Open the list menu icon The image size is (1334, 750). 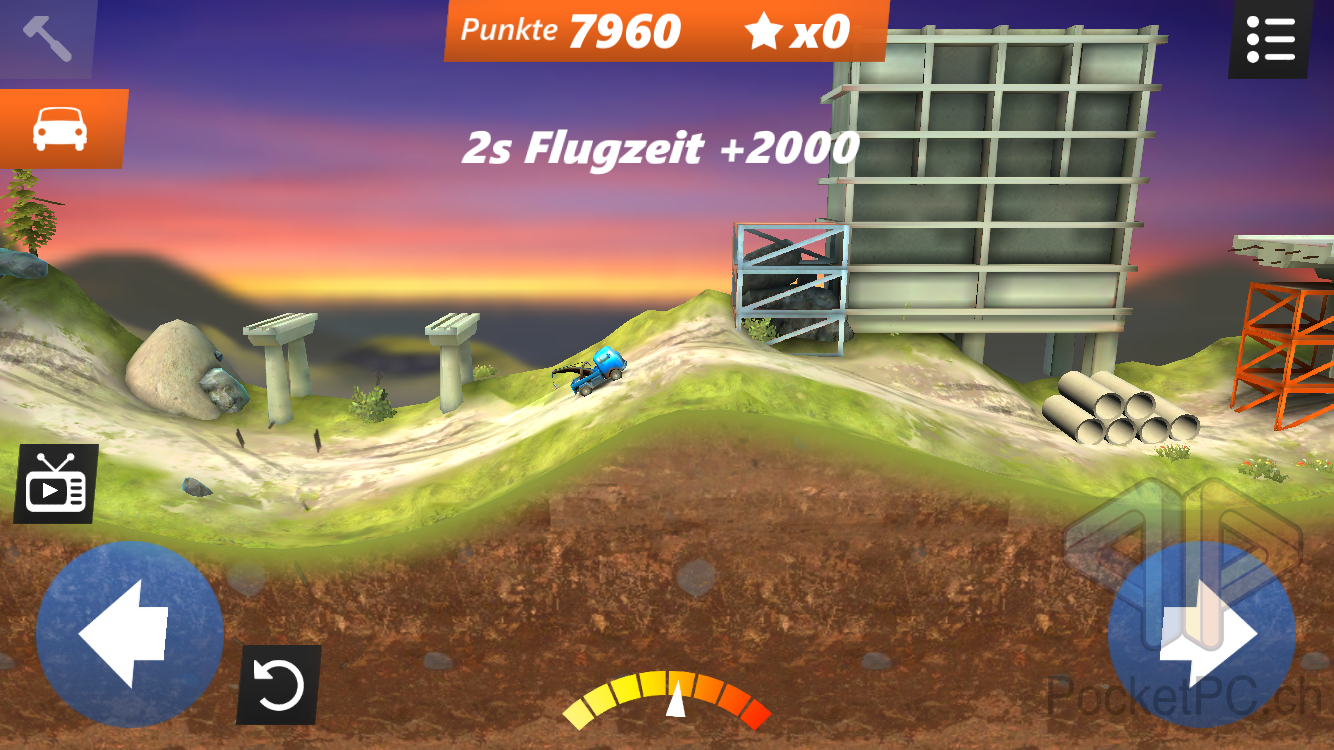[1270, 39]
